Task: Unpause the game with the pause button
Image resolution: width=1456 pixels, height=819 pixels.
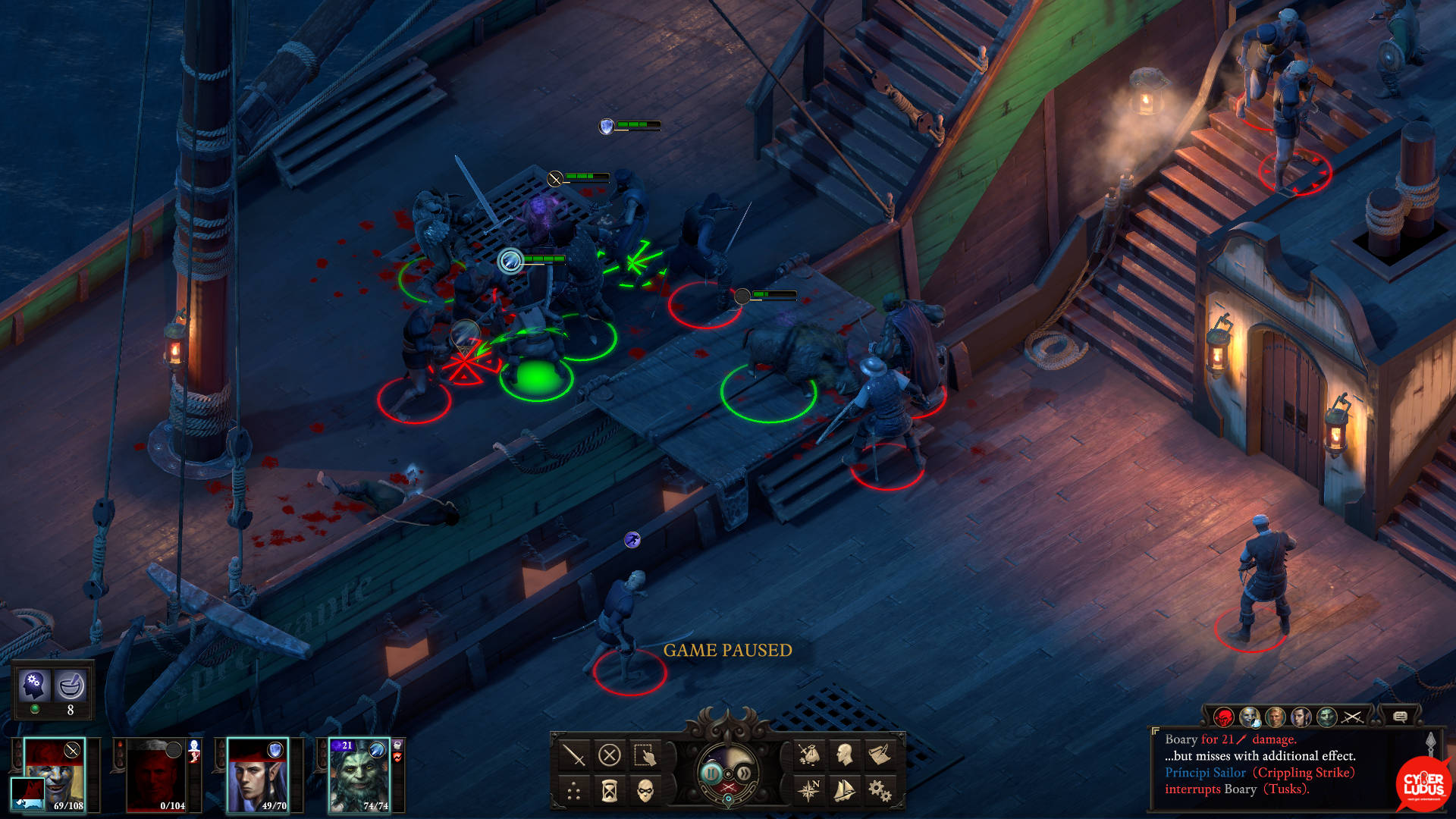Action: (711, 773)
